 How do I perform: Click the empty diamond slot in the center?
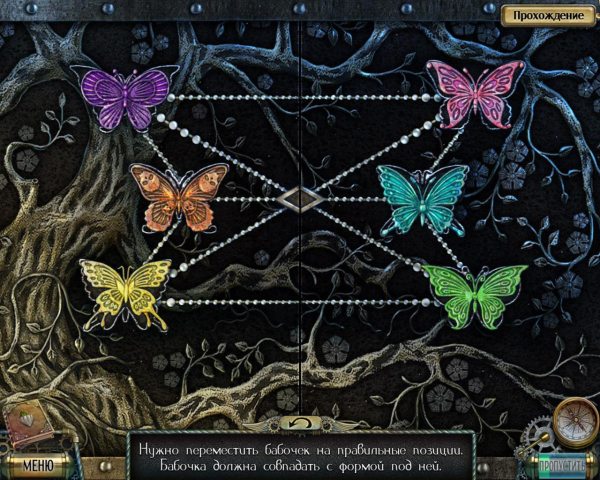[300, 198]
